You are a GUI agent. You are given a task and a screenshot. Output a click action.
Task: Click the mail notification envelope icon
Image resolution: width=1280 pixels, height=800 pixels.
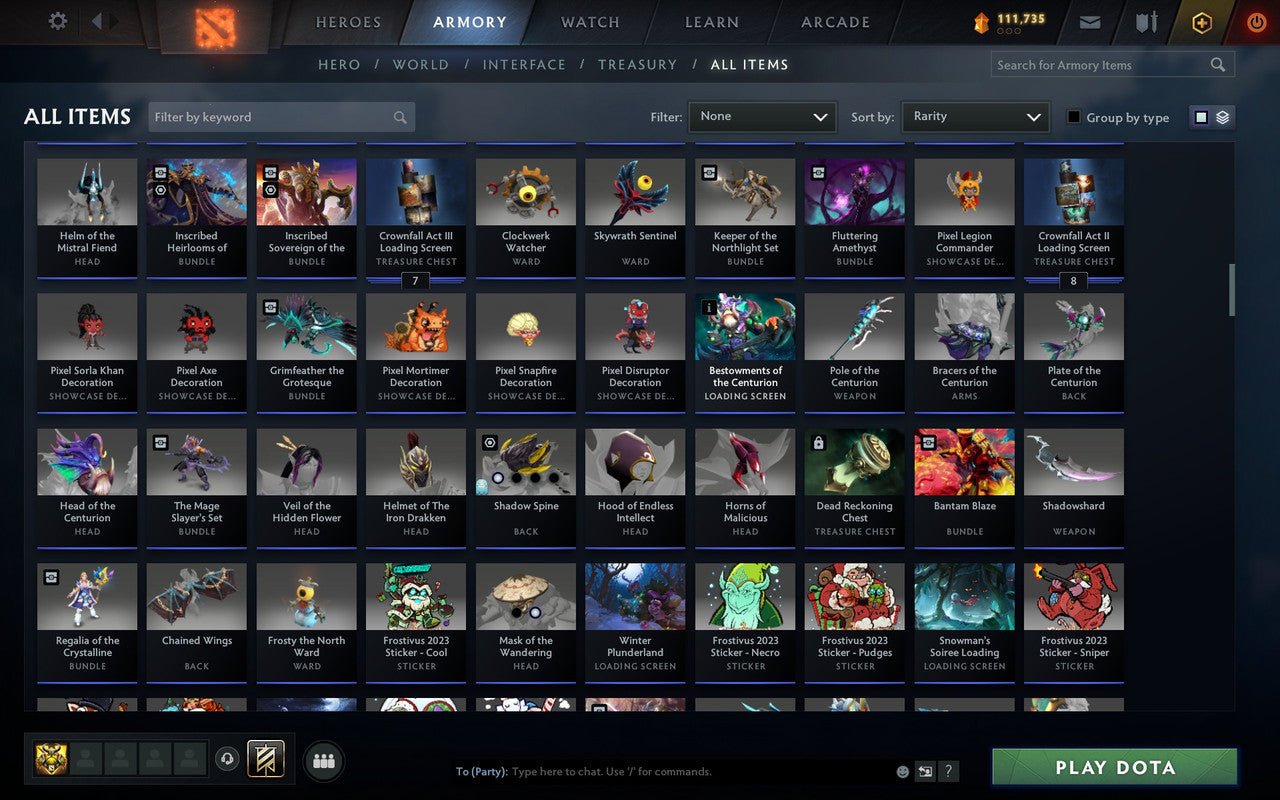1090,22
